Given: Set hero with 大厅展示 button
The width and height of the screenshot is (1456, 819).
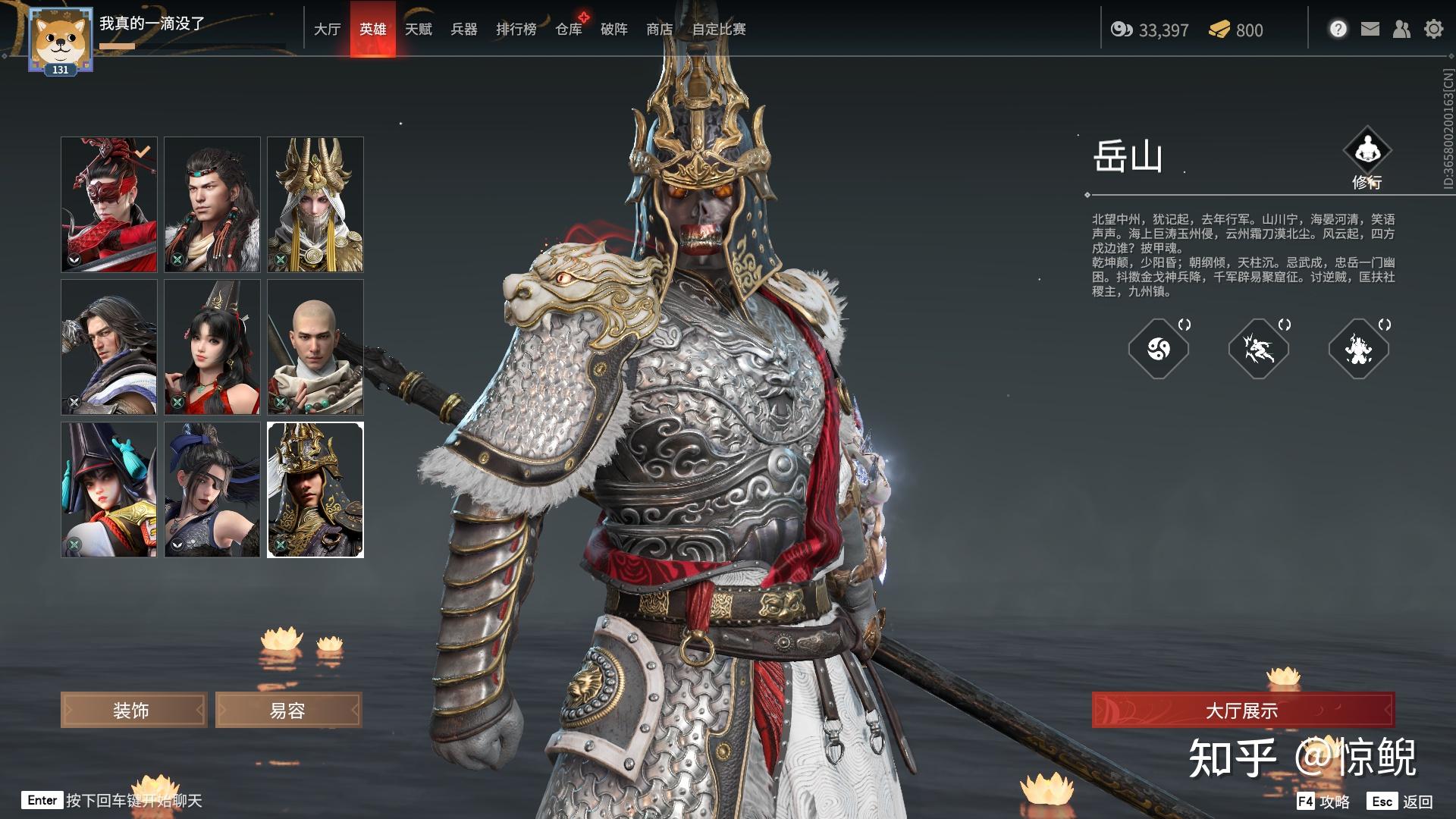Looking at the screenshot, I should 1242,711.
